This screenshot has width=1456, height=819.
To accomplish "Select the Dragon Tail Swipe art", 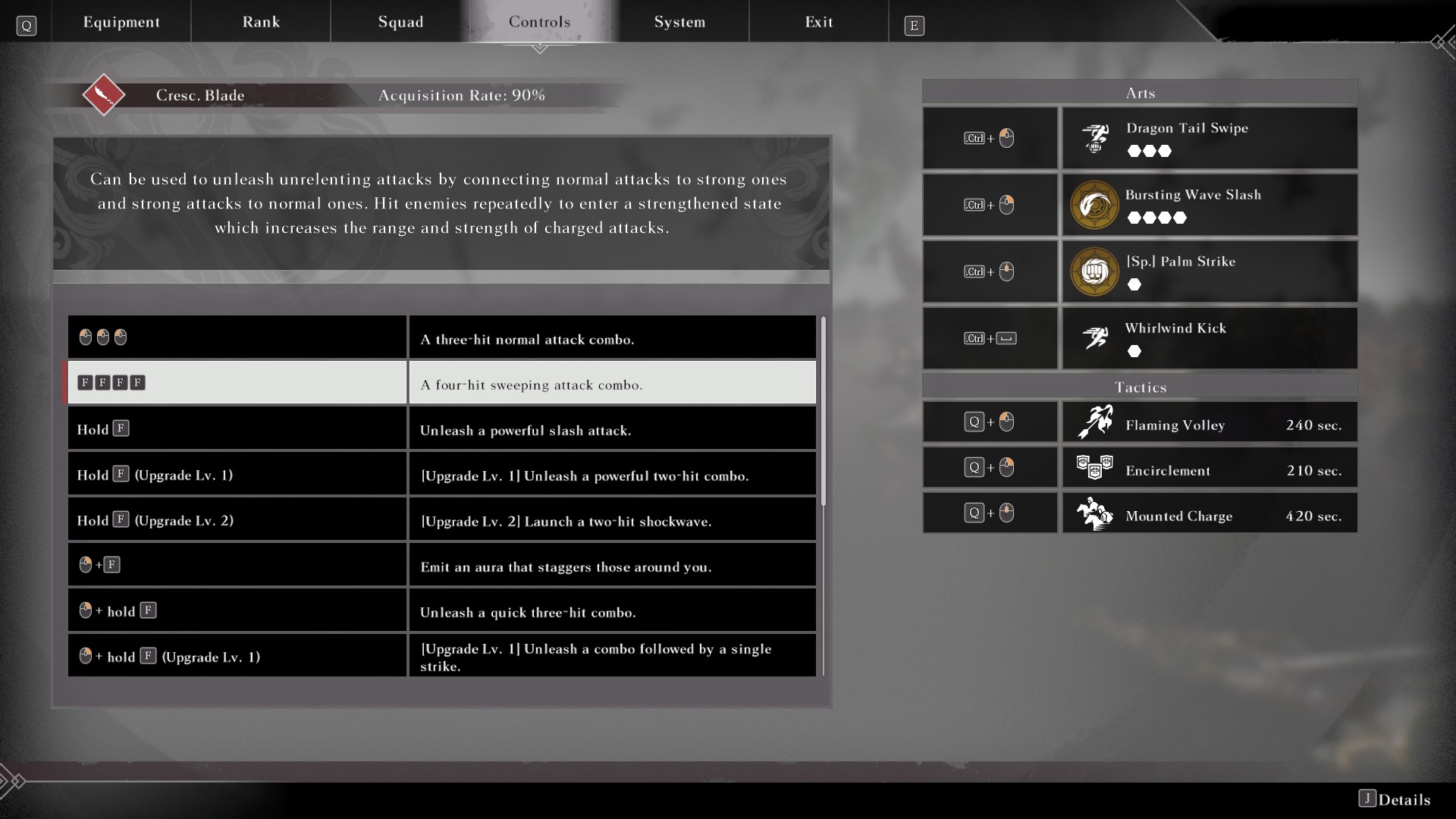I will (x=1209, y=138).
